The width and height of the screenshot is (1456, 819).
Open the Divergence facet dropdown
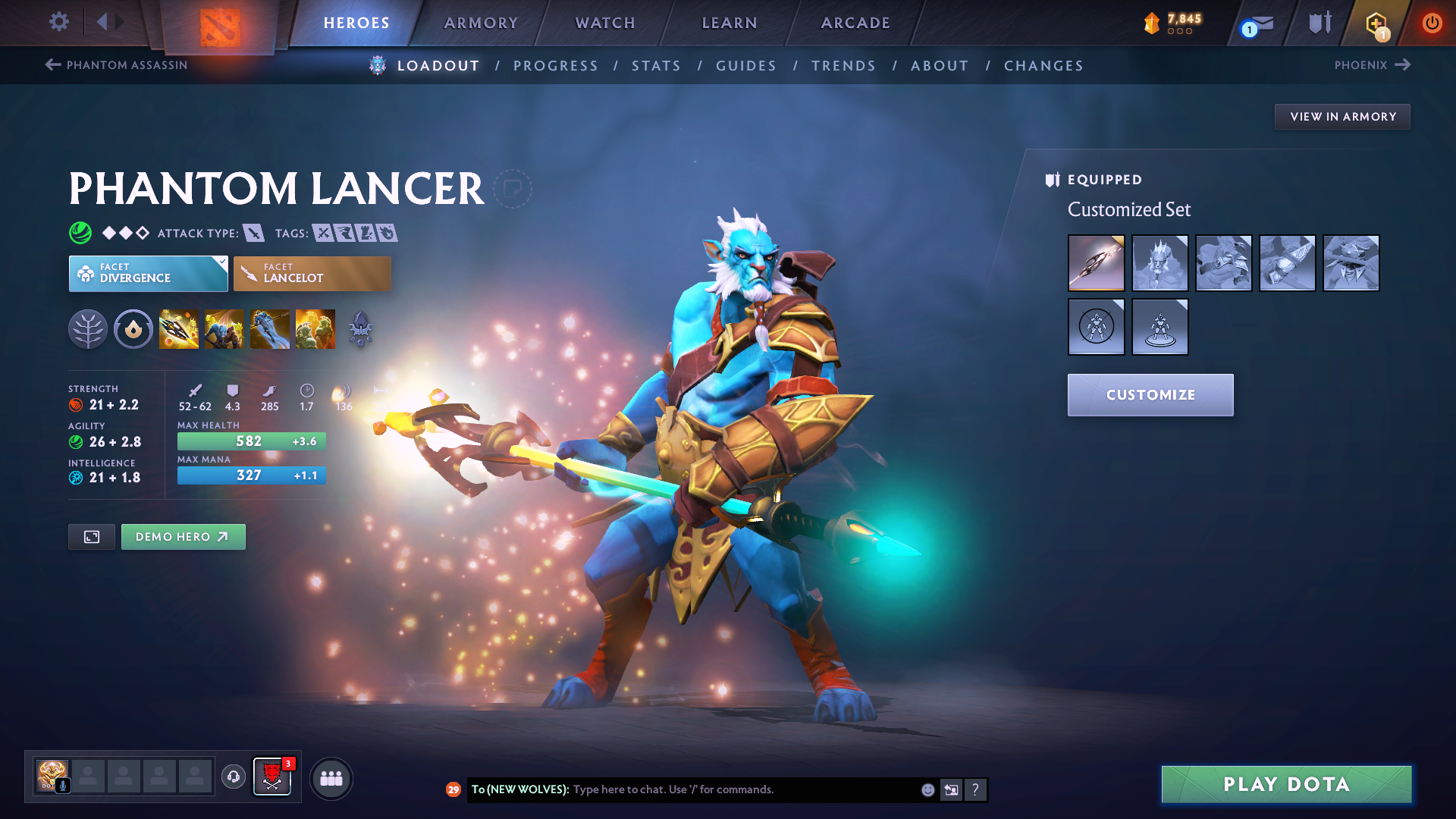[x=148, y=273]
